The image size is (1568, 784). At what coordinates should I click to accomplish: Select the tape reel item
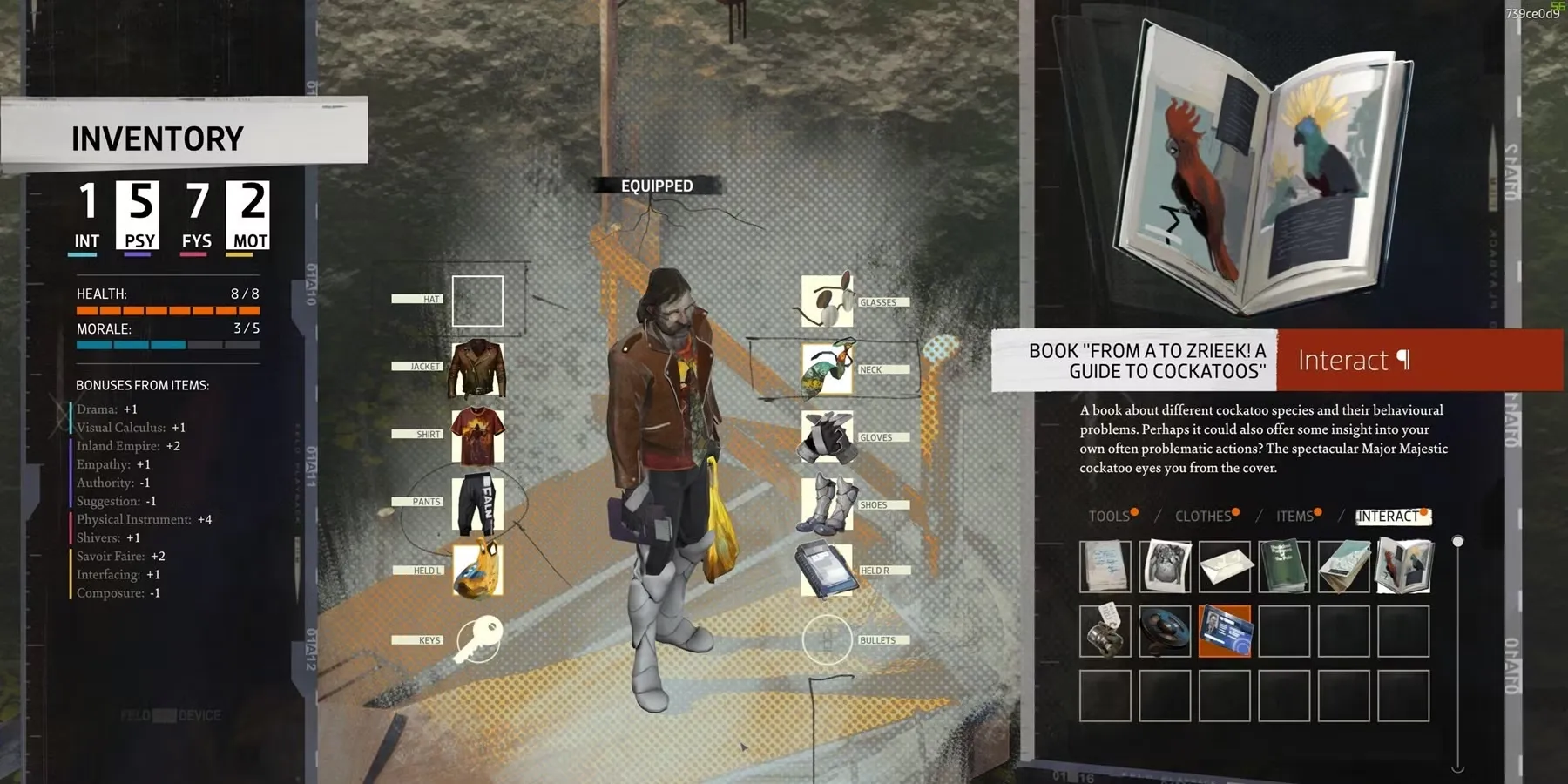click(x=1165, y=631)
